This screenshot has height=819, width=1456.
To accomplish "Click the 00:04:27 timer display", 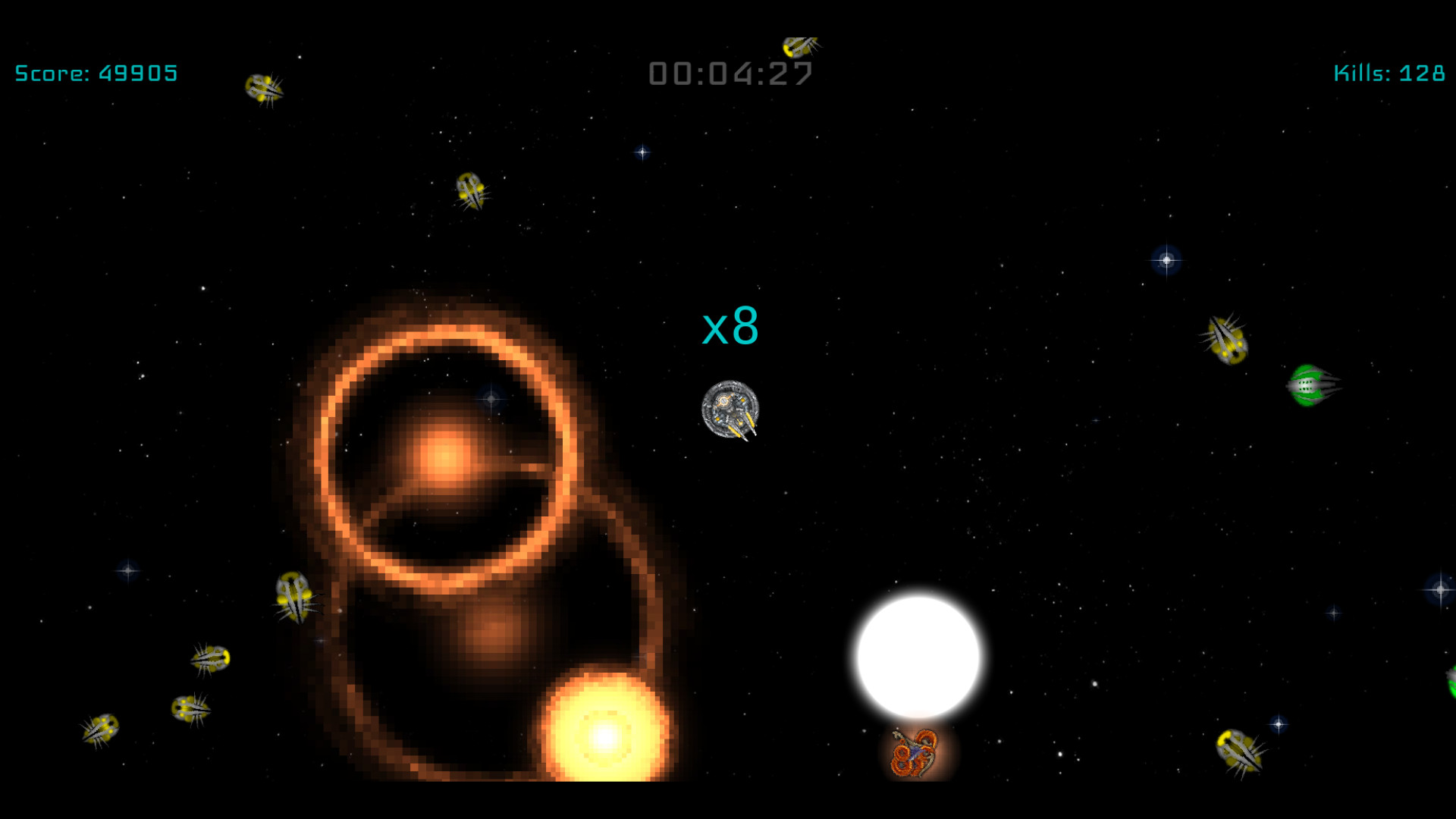I will (x=730, y=73).
